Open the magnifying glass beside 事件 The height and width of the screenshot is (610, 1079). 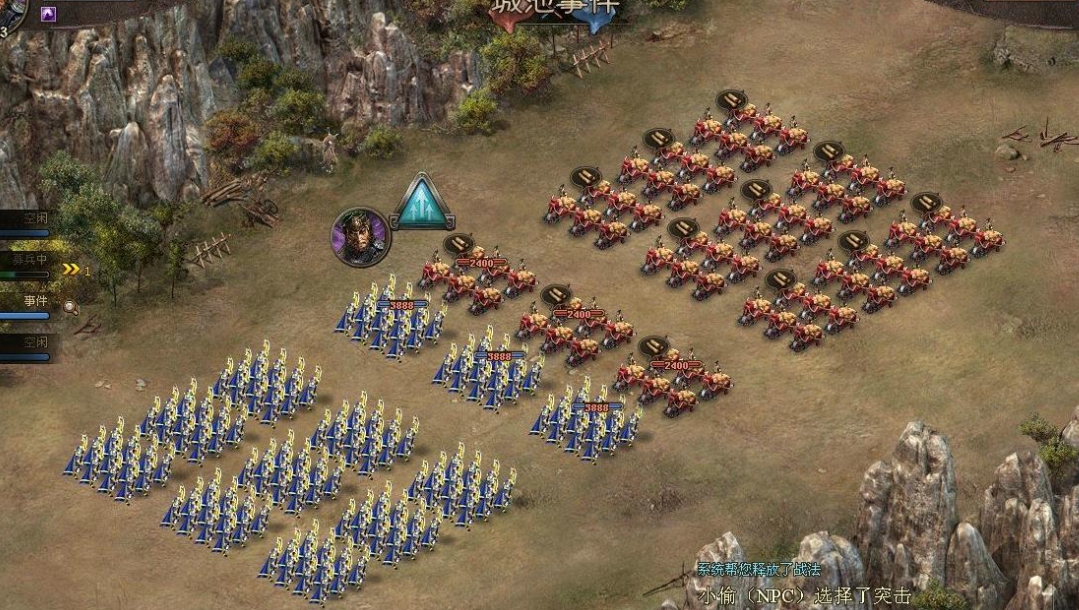71,307
